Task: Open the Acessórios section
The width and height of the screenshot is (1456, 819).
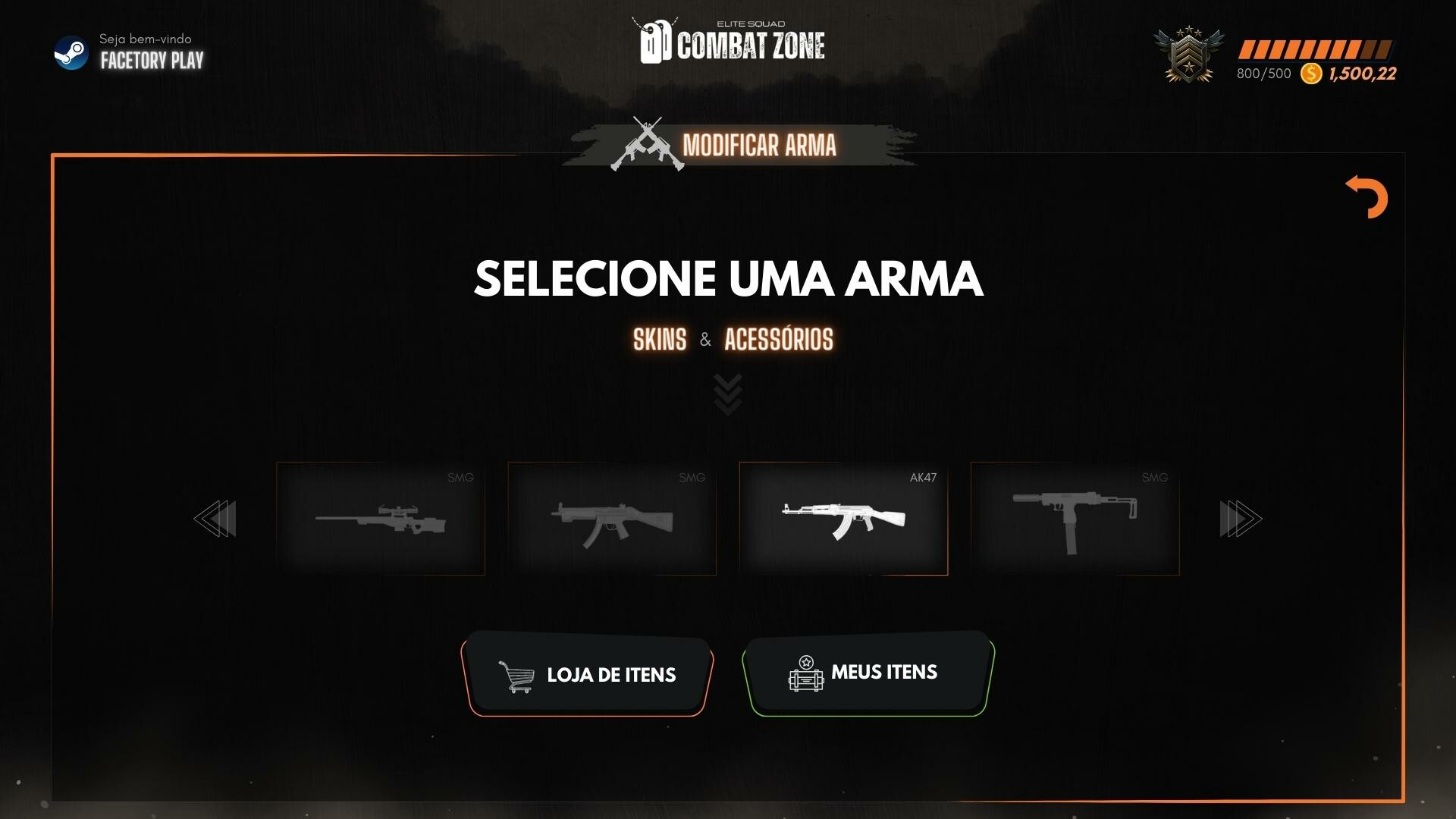Action: tap(777, 340)
